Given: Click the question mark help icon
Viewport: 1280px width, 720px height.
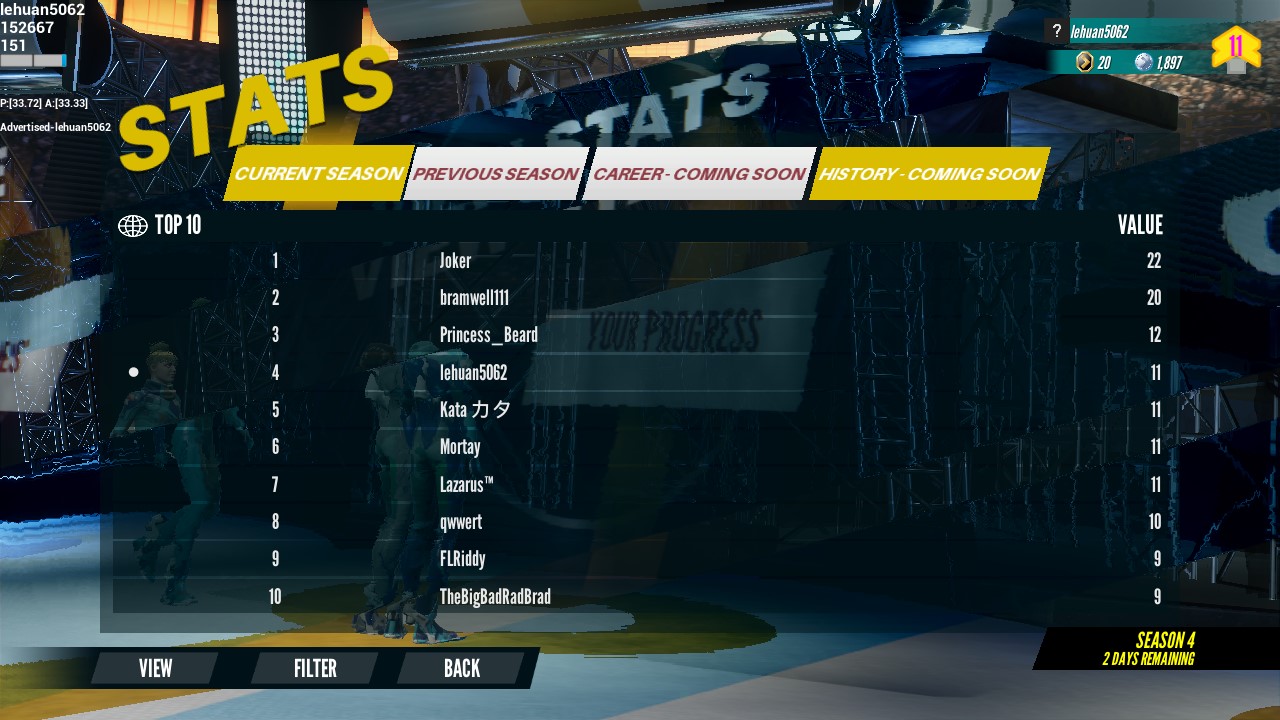Looking at the screenshot, I should 1056,31.
